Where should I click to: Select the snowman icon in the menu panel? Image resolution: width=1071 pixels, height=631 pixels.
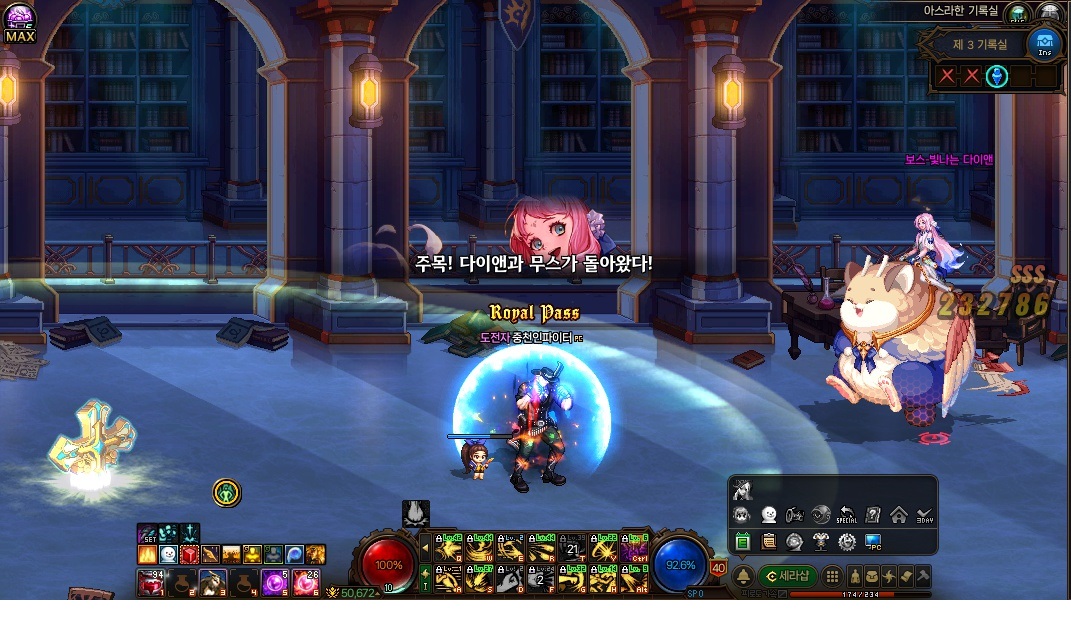click(x=768, y=516)
